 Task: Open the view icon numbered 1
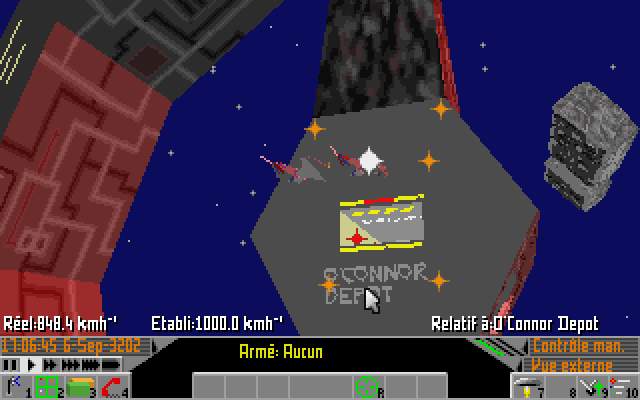14,386
